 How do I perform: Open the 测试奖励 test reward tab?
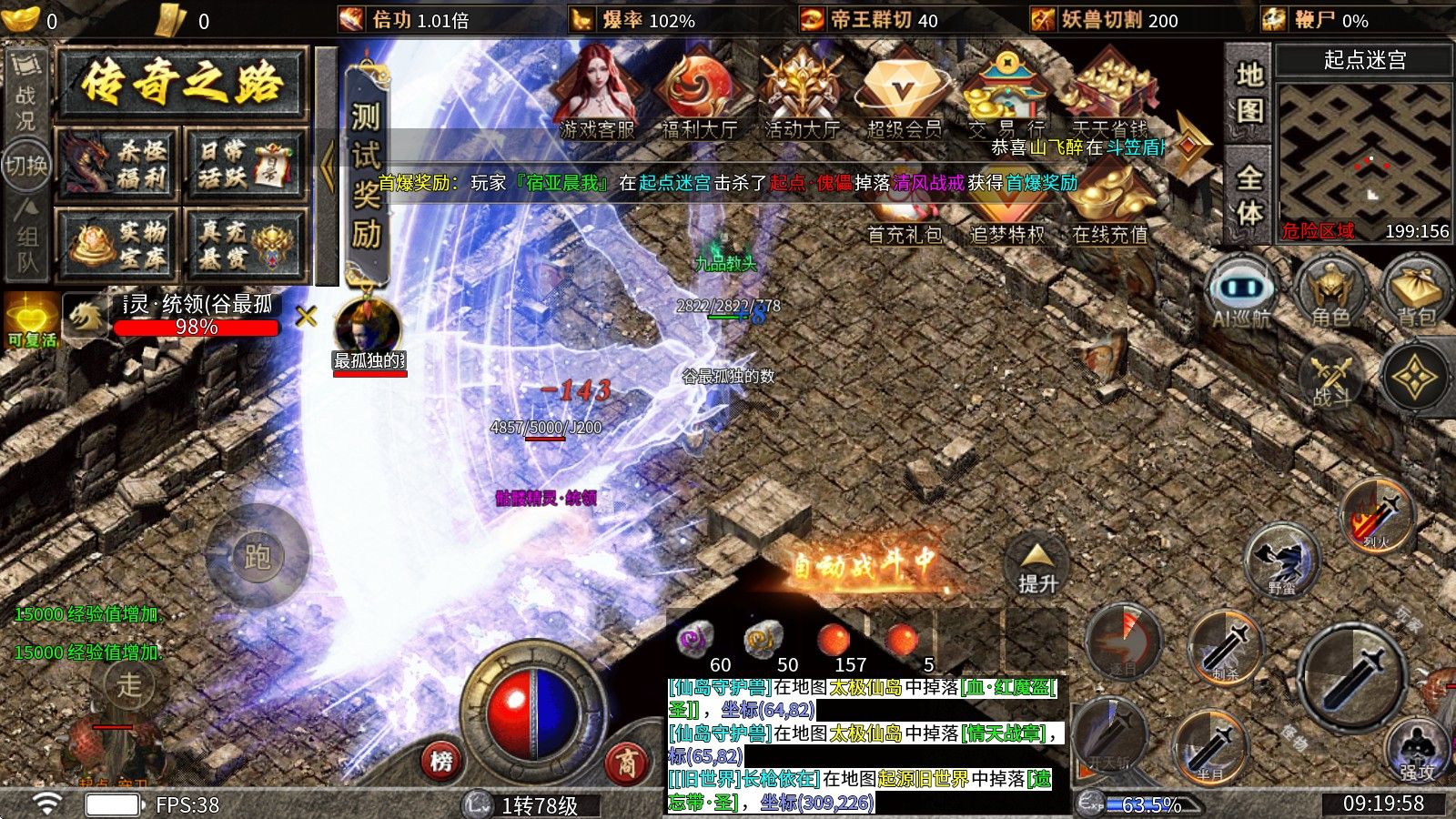click(366, 173)
